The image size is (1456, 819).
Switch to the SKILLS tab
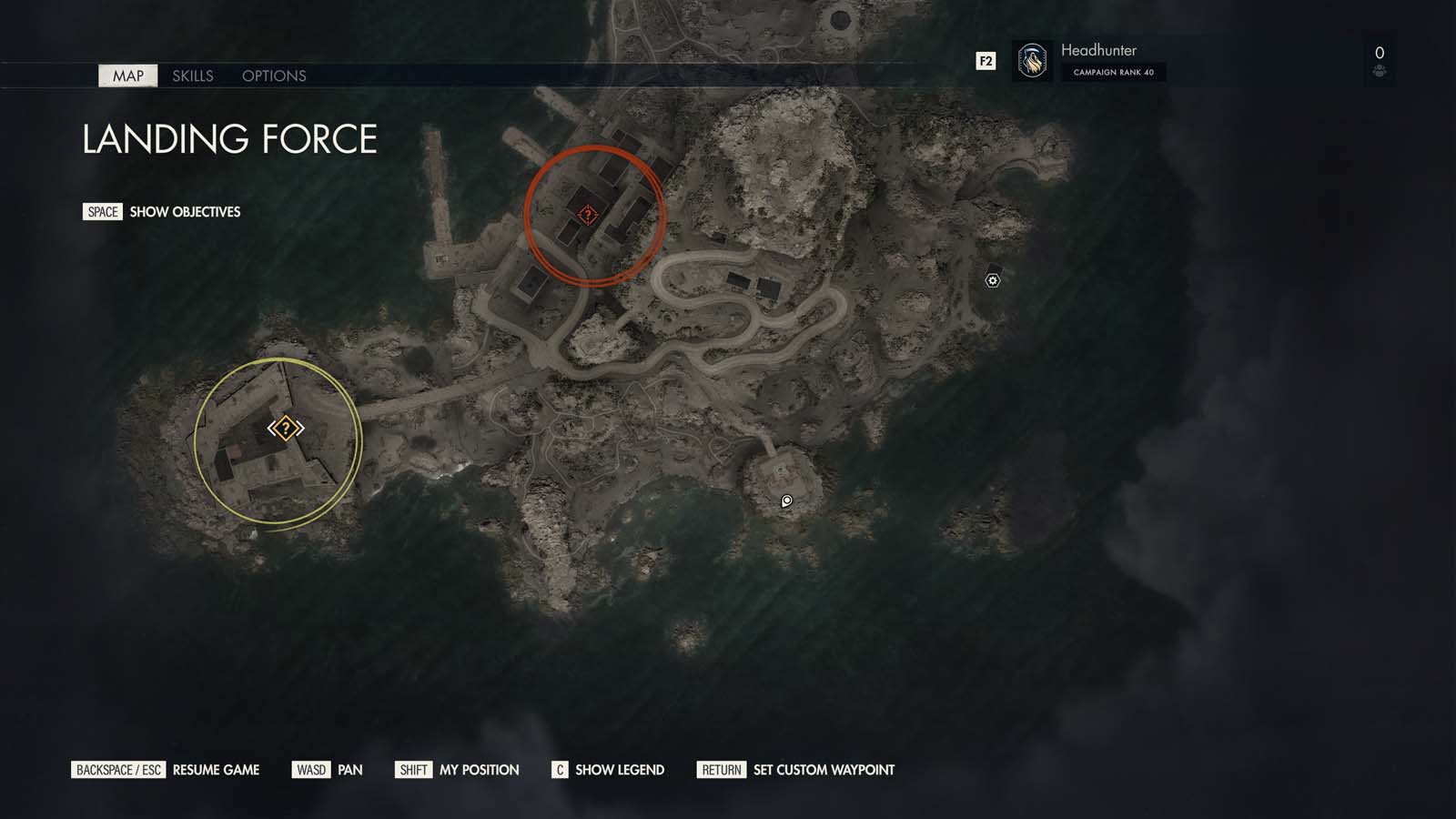tap(194, 76)
